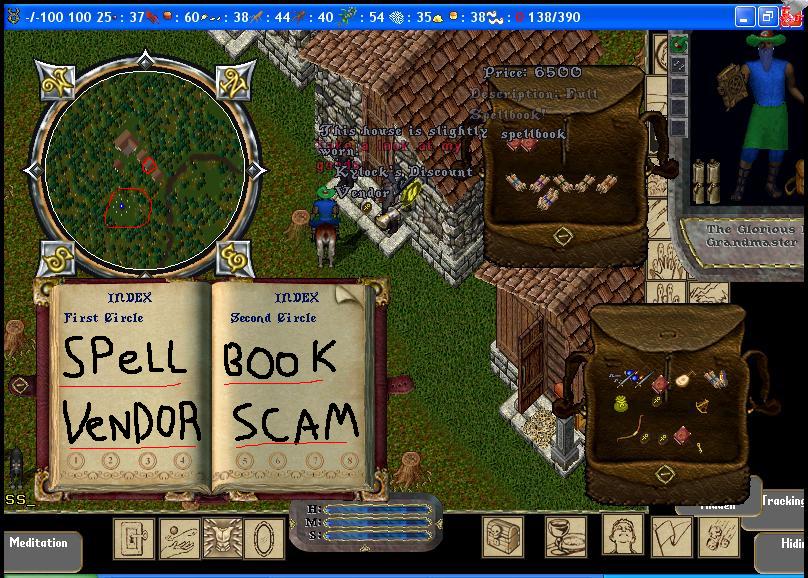Use the lion face spell icon
The height and width of the screenshot is (578, 808).
[222, 537]
